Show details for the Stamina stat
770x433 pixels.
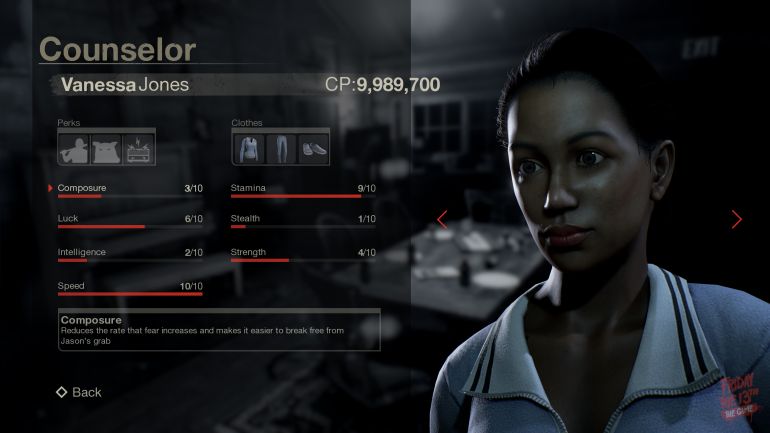(x=303, y=189)
